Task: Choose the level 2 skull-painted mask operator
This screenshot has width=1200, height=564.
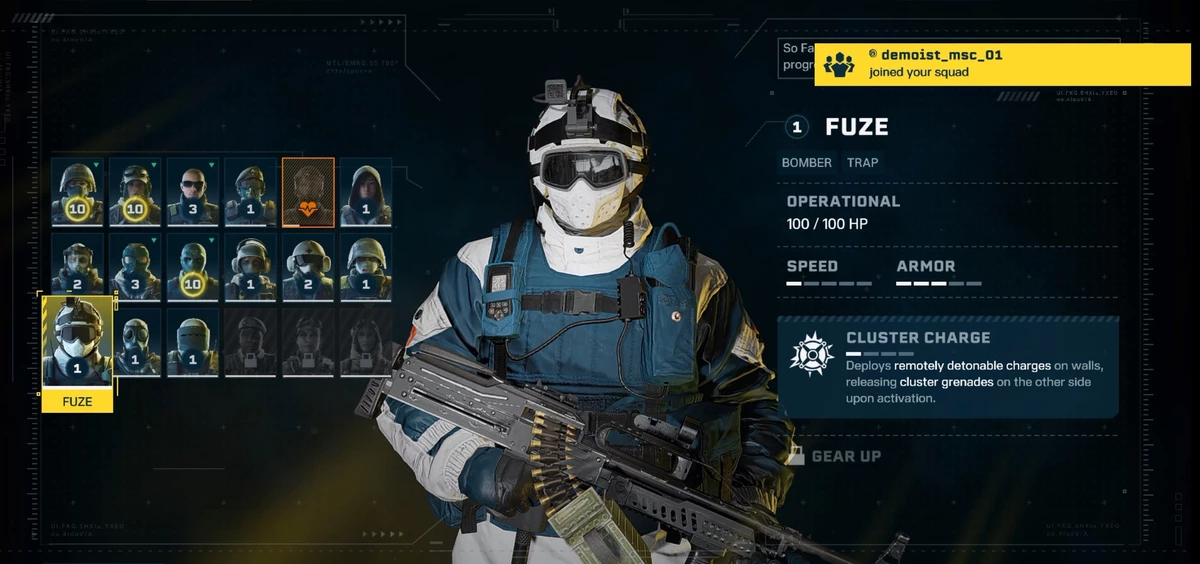Action: click(78, 267)
